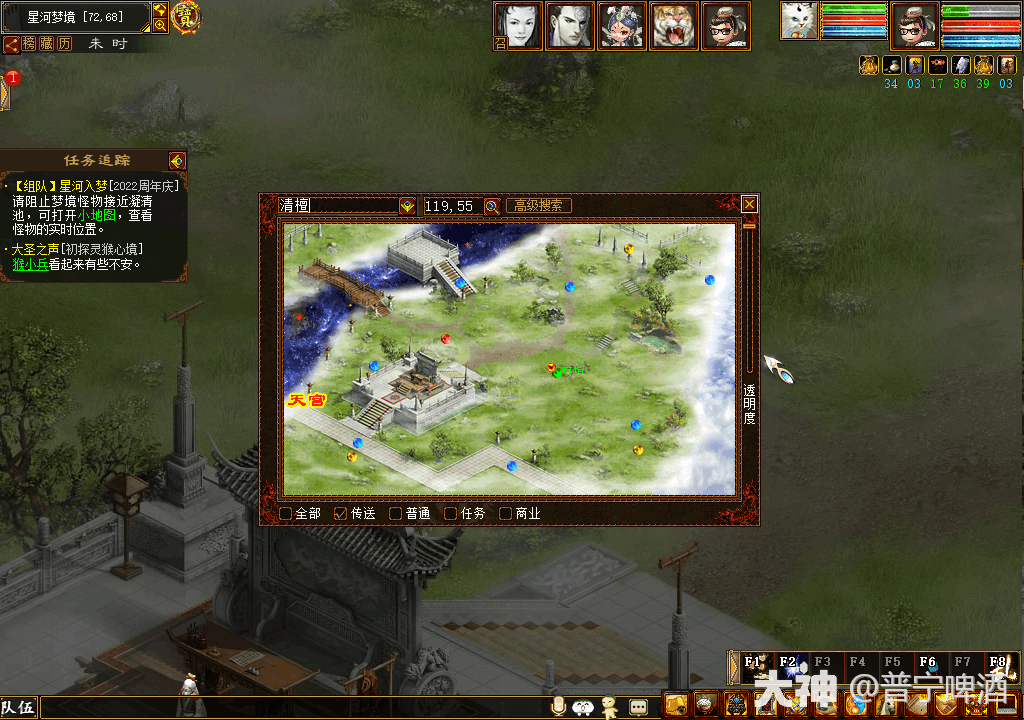
Task: Close the map window
Action: pyautogui.click(x=749, y=205)
